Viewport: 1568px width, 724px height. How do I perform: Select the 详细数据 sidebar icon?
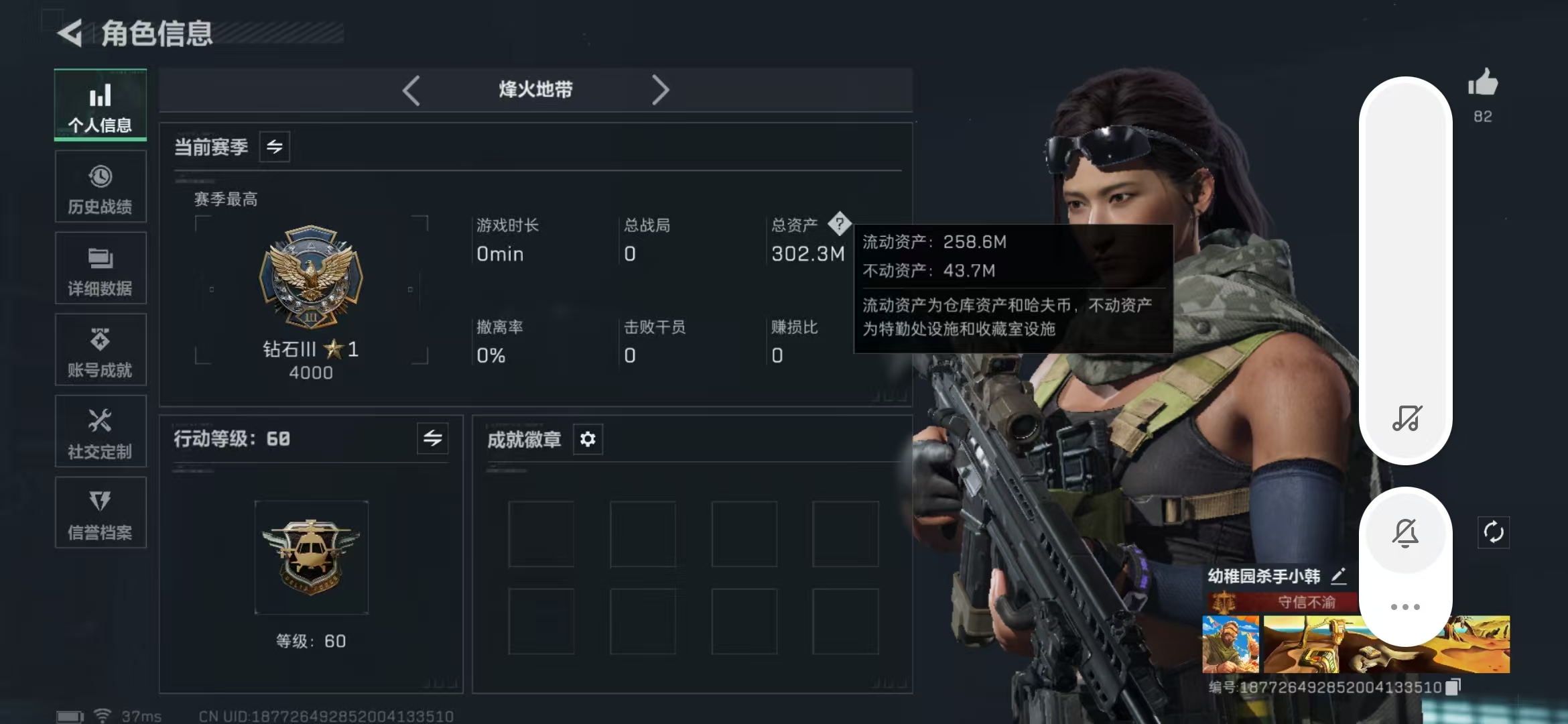click(100, 268)
